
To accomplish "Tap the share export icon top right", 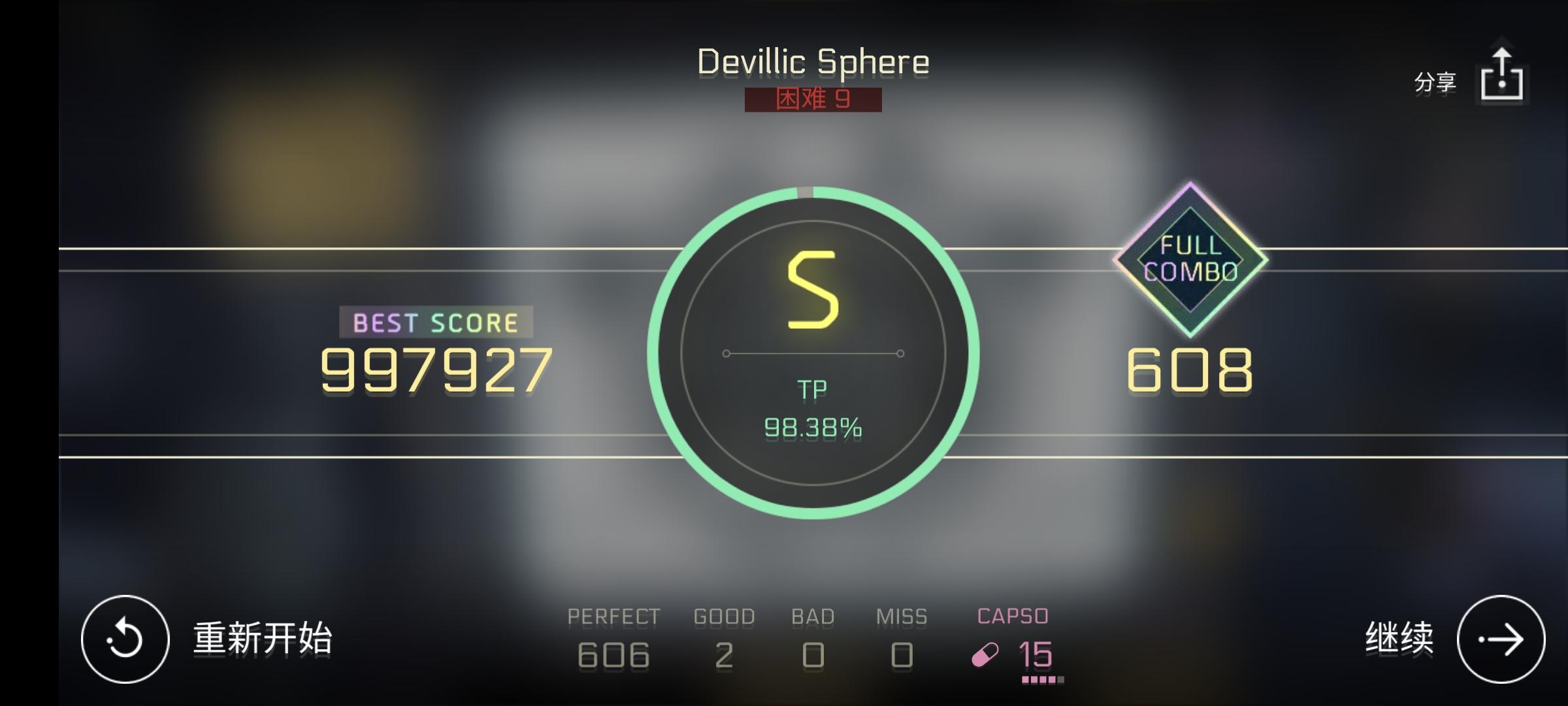I will pyautogui.click(x=1501, y=74).
